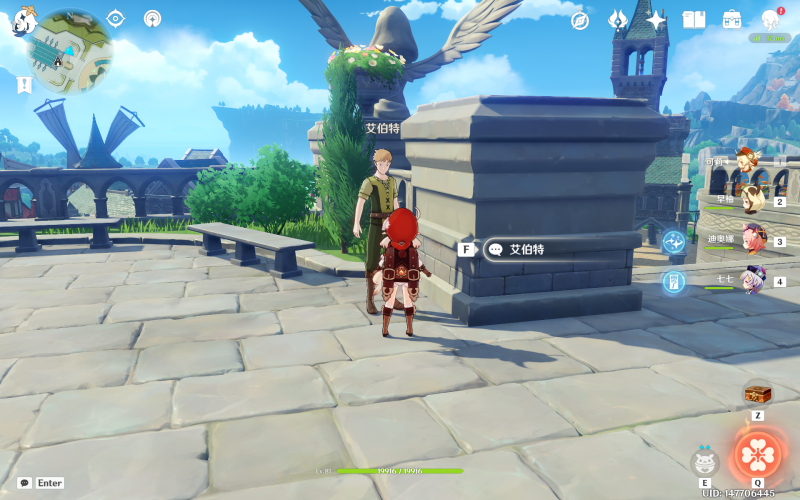800x500 pixels.
Task: Switch to party member 迪奥娜
Action: (x=750, y=240)
